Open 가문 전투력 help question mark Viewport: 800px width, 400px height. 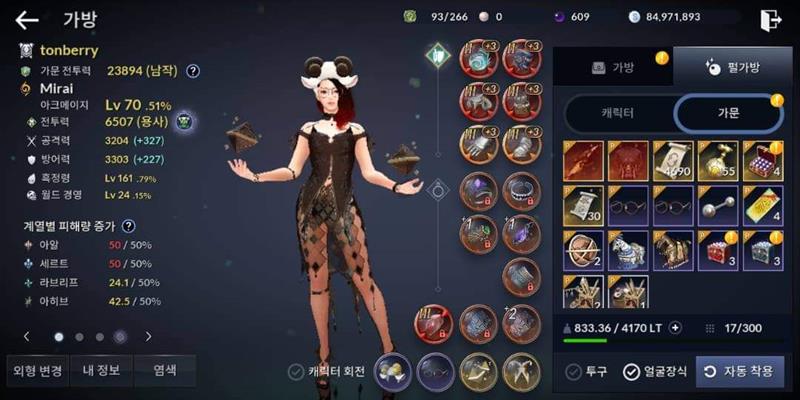tap(193, 71)
